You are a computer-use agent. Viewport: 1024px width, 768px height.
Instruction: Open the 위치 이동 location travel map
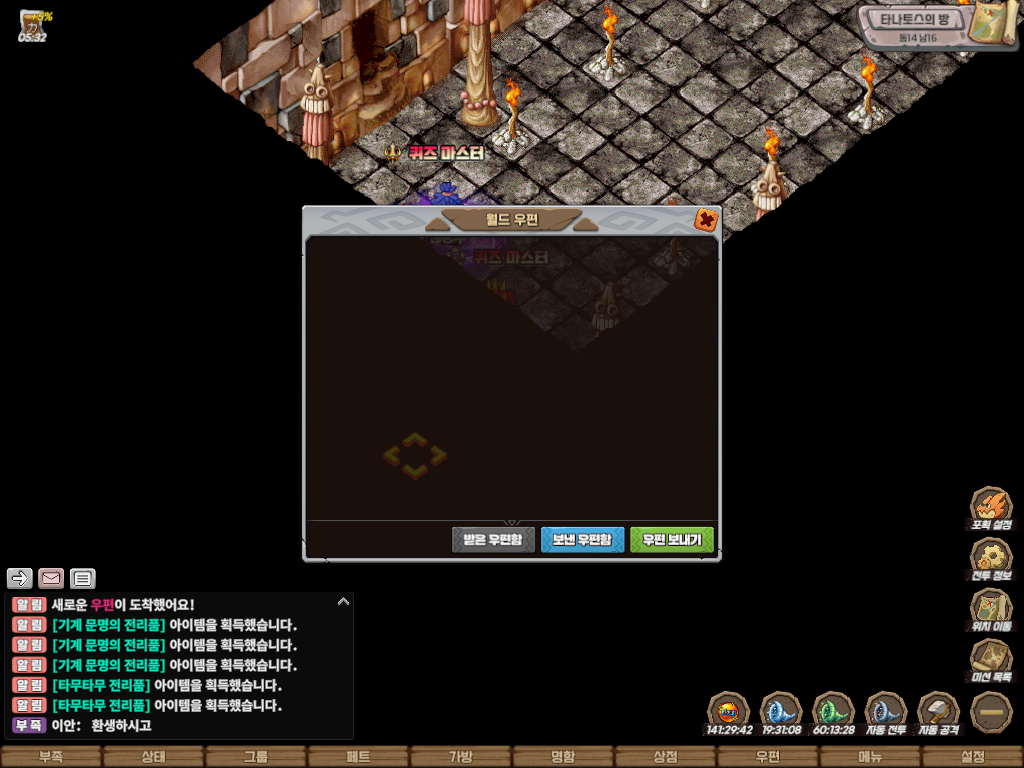coord(991,608)
